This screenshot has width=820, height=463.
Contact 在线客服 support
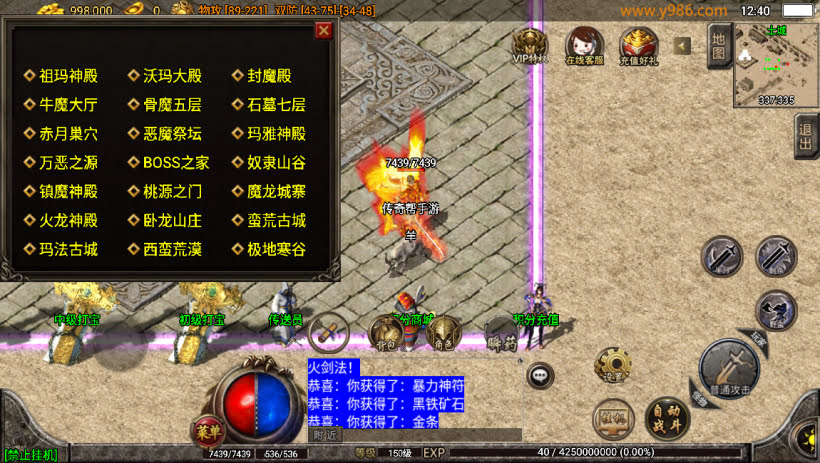(x=585, y=45)
